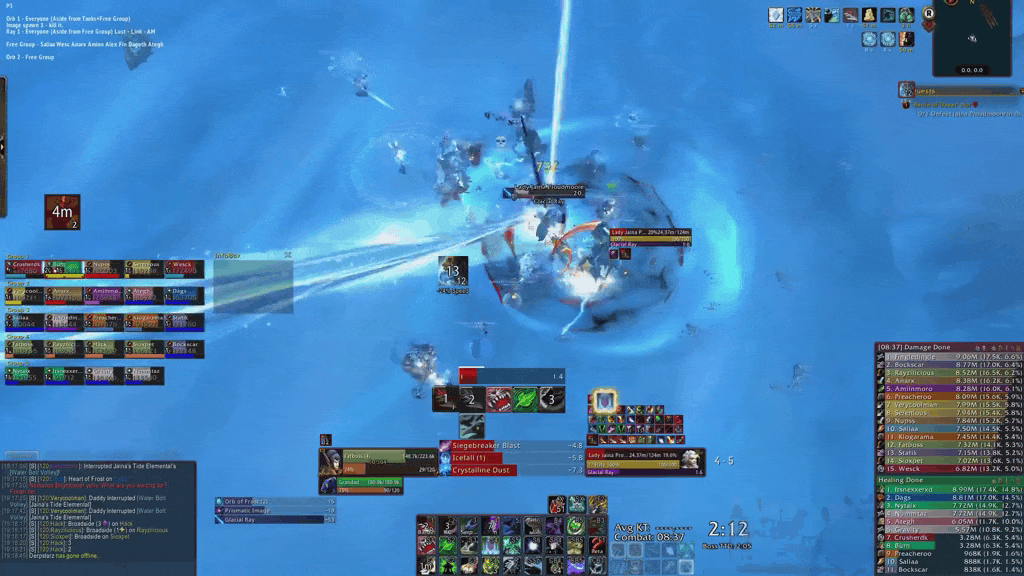The image size is (1024, 576).
Task: Activate the red fanged-maw ability icon
Action: click(499, 399)
